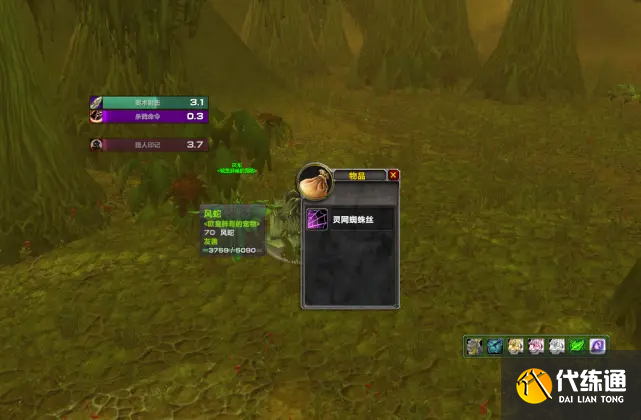Select the yellow creature pet bar icon
This screenshot has height=420, width=641.
(516, 346)
